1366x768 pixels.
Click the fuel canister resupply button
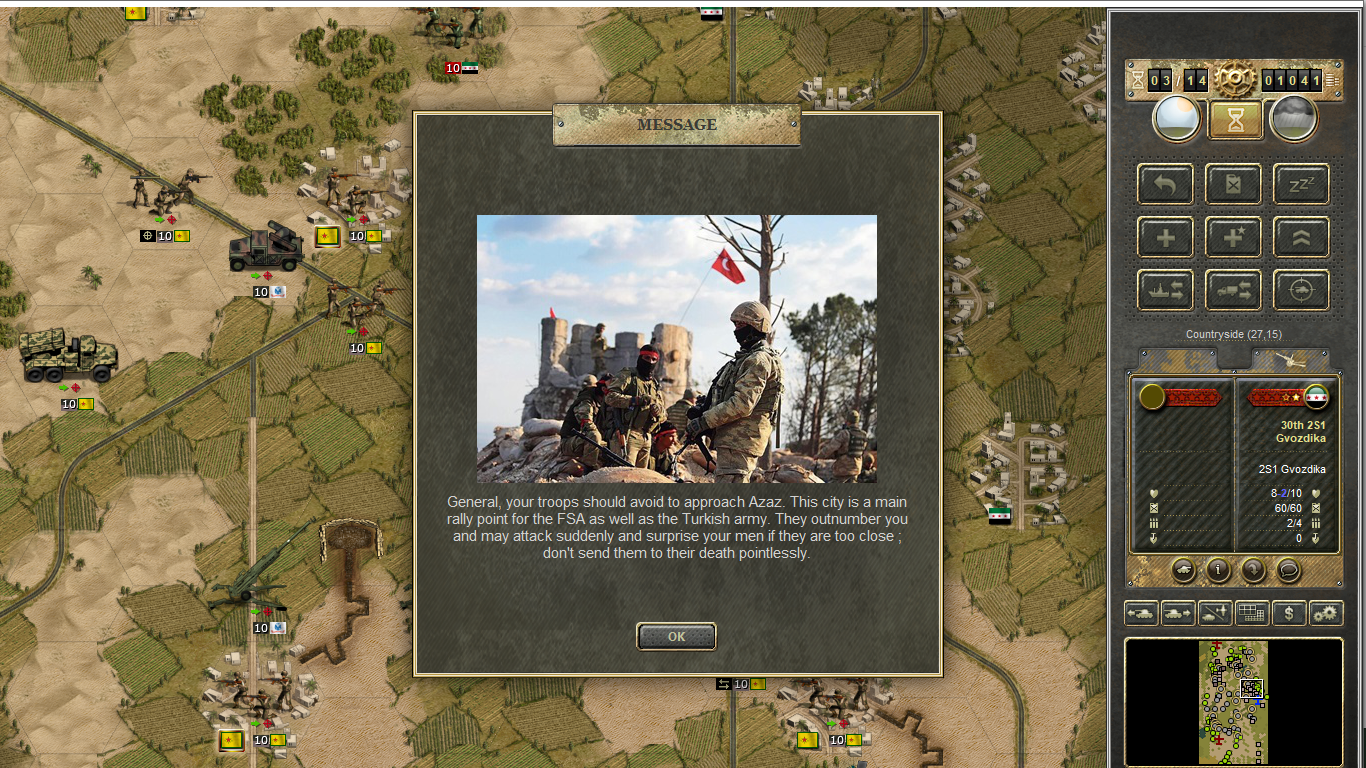1233,184
